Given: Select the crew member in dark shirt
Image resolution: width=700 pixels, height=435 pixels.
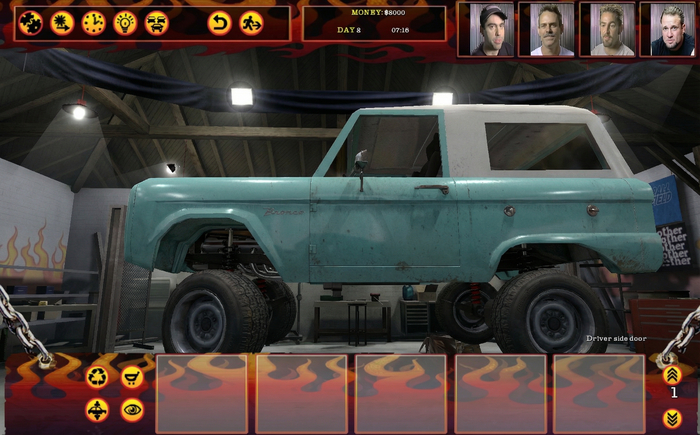Looking at the screenshot, I should [x=667, y=29].
